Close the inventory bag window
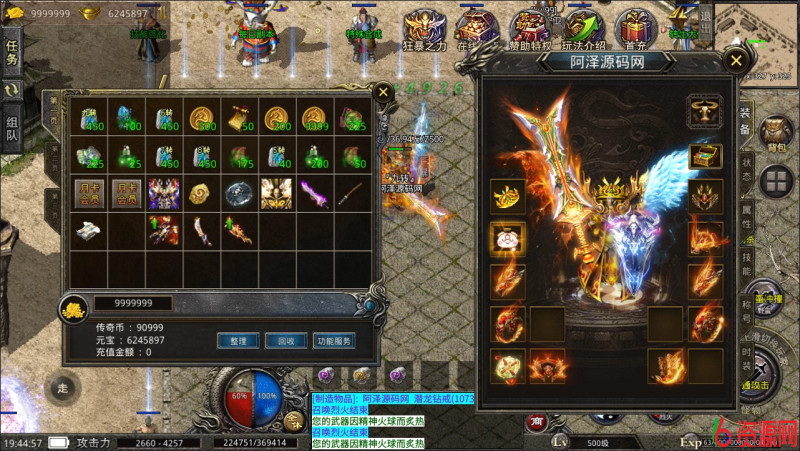Screen dimensions: 800x451 382,92
